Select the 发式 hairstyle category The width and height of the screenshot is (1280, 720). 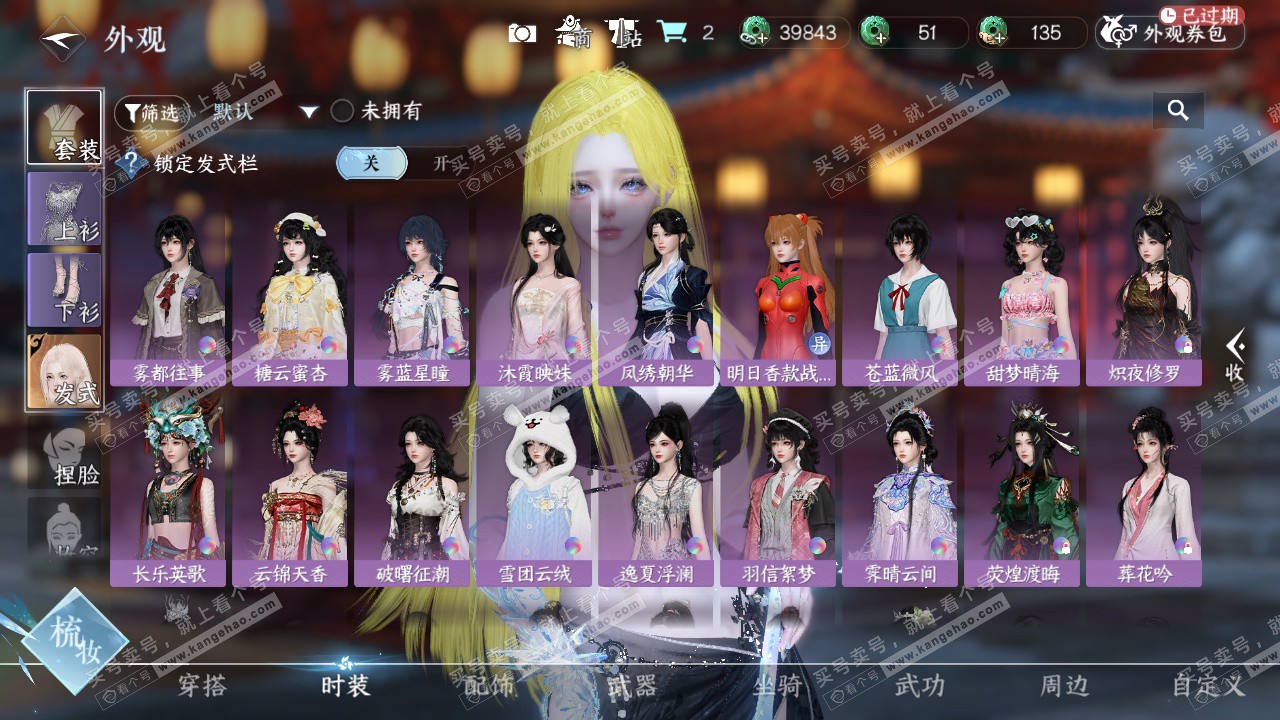[65, 371]
